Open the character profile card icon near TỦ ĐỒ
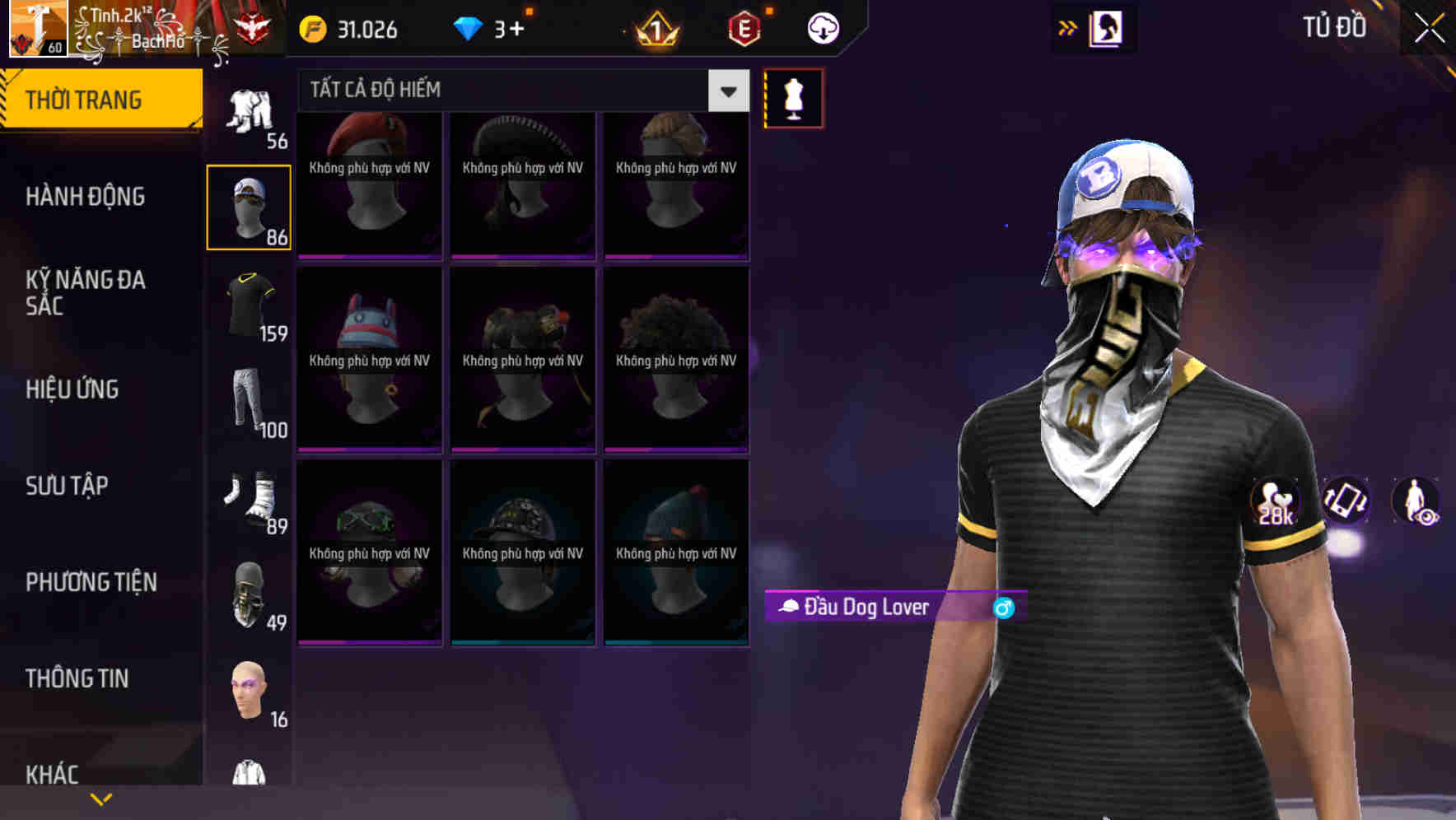The width and height of the screenshot is (1456, 820). coord(1104,27)
